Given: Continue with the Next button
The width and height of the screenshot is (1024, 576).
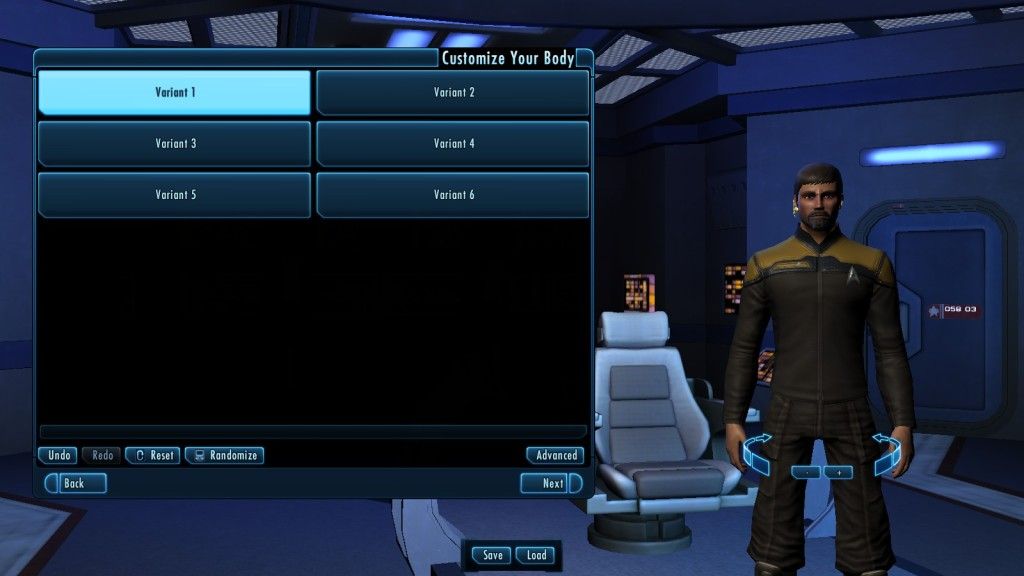Looking at the screenshot, I should coord(551,483).
